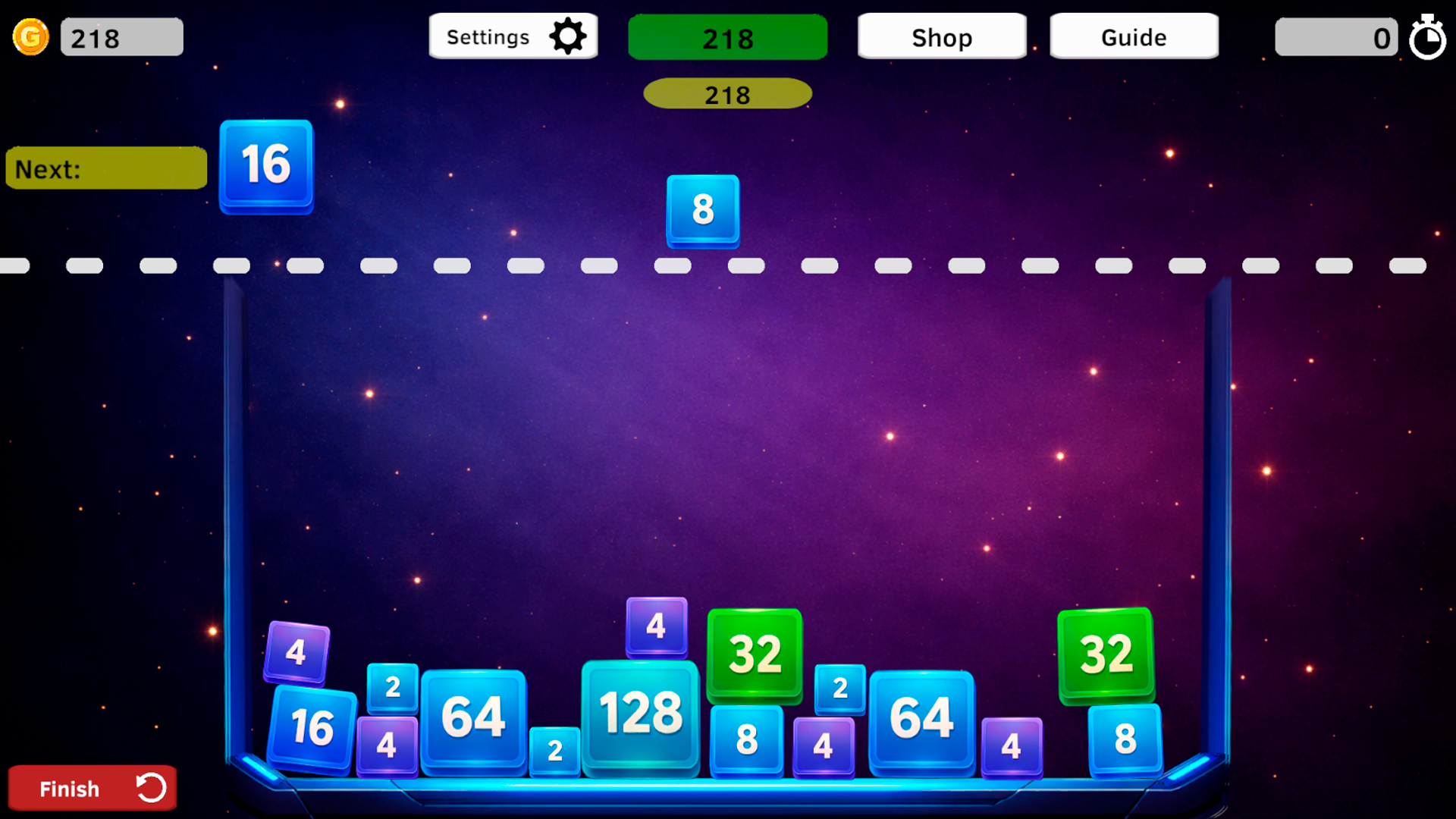Open the Guide
Viewport: 1456px width, 819px height.
pos(1133,36)
